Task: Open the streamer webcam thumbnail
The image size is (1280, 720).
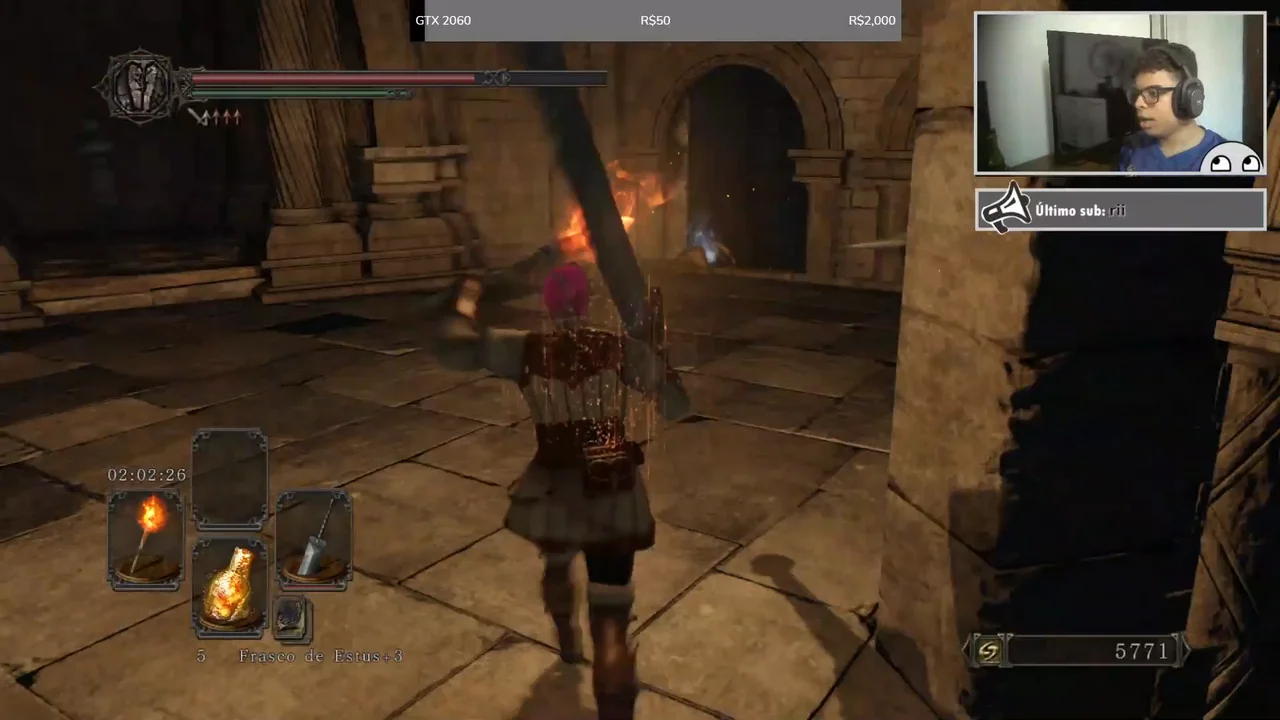Action: pos(1120,94)
